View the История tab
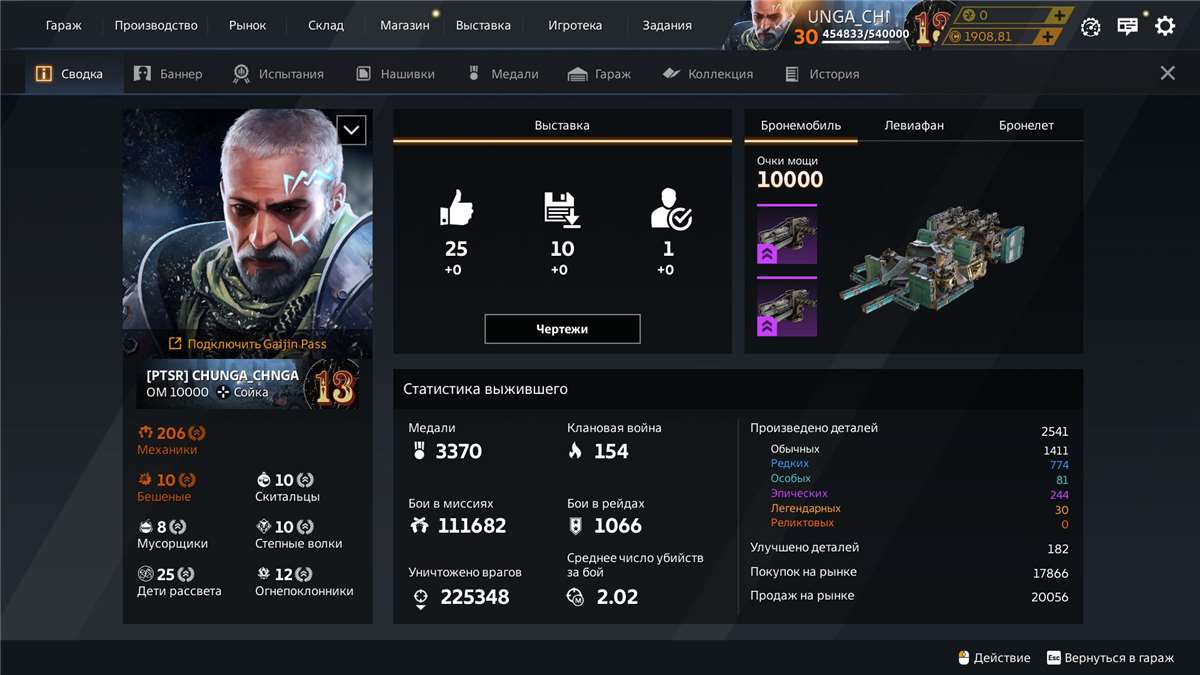Viewport: 1200px width, 675px height. click(822, 74)
